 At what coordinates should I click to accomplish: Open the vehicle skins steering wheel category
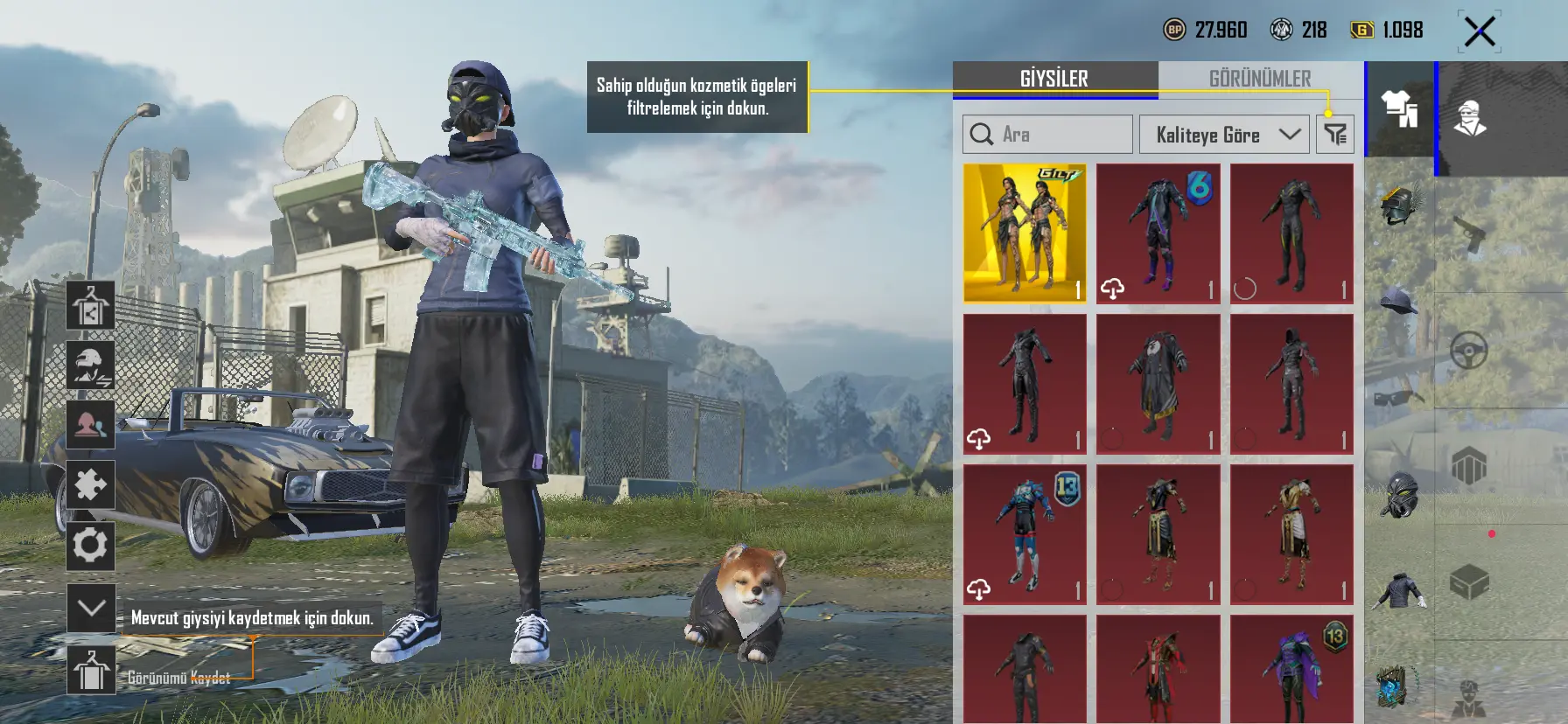1469,351
